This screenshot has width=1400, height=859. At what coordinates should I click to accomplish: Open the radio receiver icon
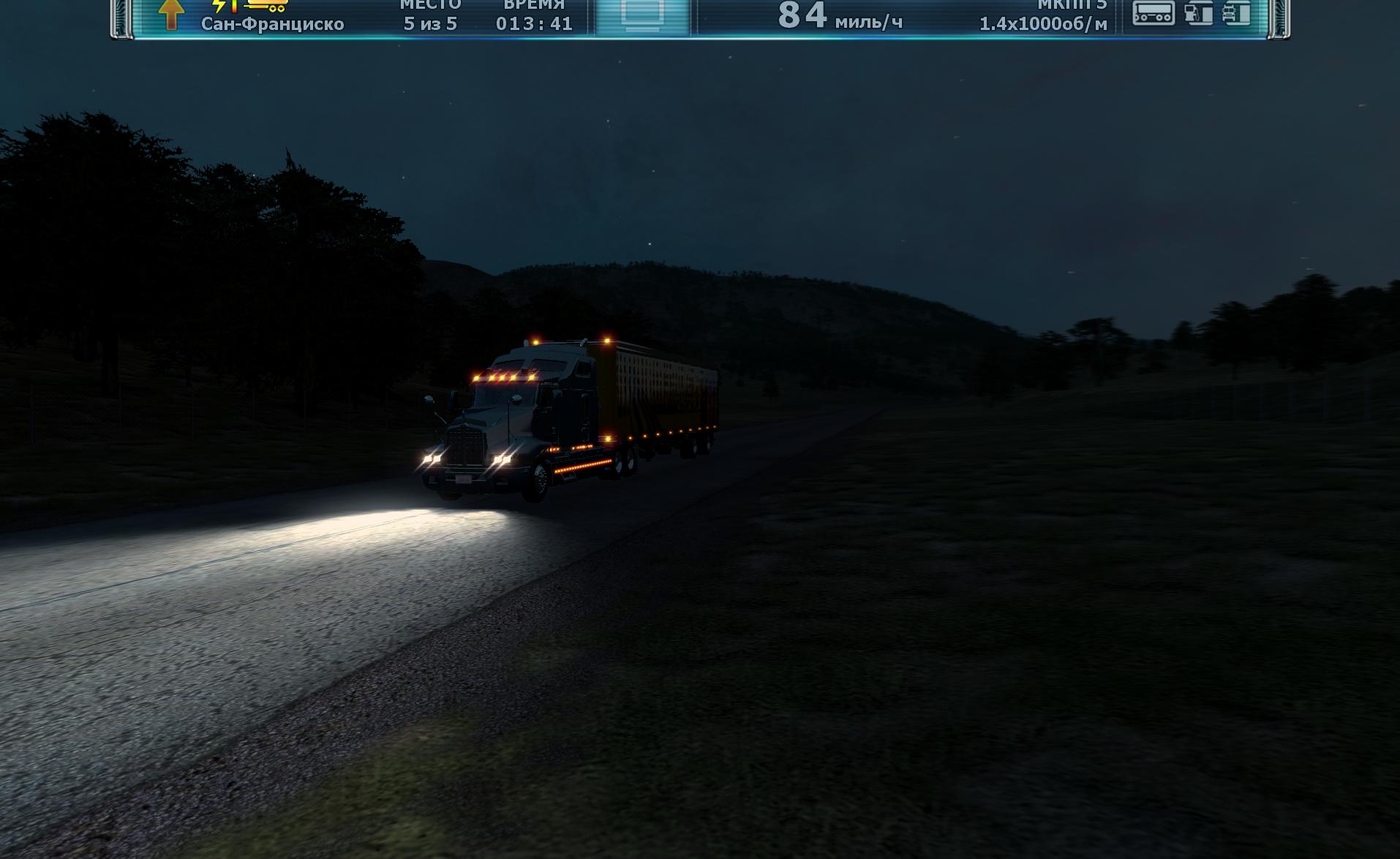tap(1154, 13)
